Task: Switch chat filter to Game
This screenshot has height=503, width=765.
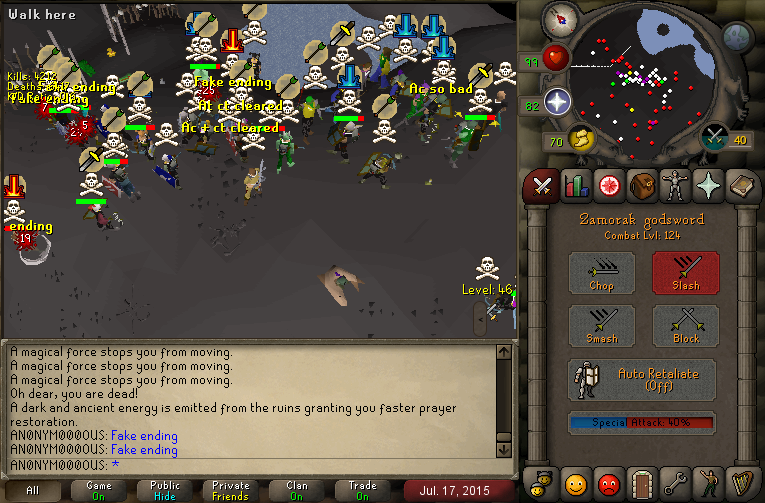Action: click(x=99, y=490)
